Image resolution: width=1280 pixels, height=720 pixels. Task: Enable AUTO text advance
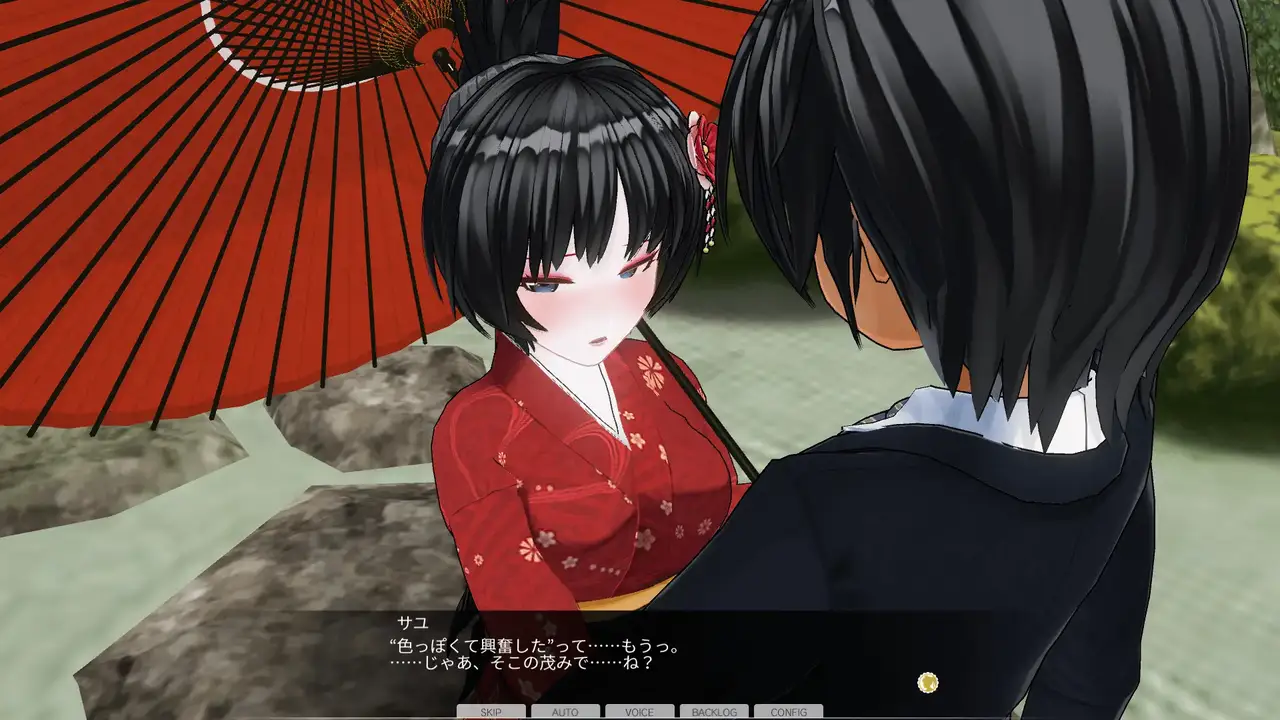pyautogui.click(x=565, y=712)
